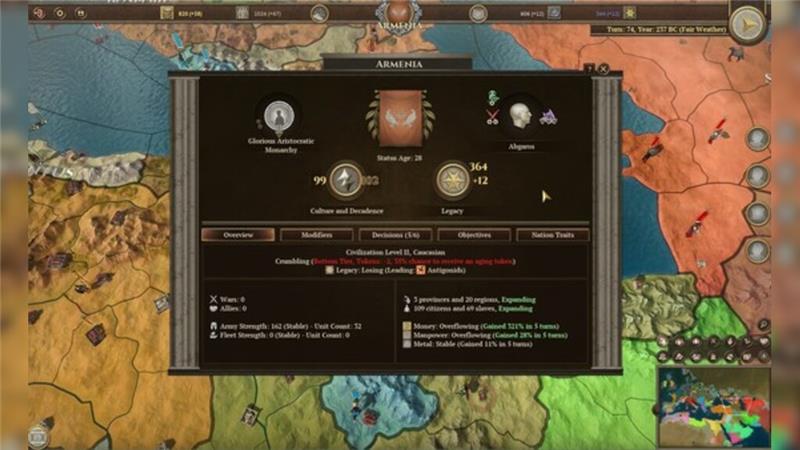Show the Decisions (5/6) tab
The height and width of the screenshot is (450, 800).
(x=394, y=235)
